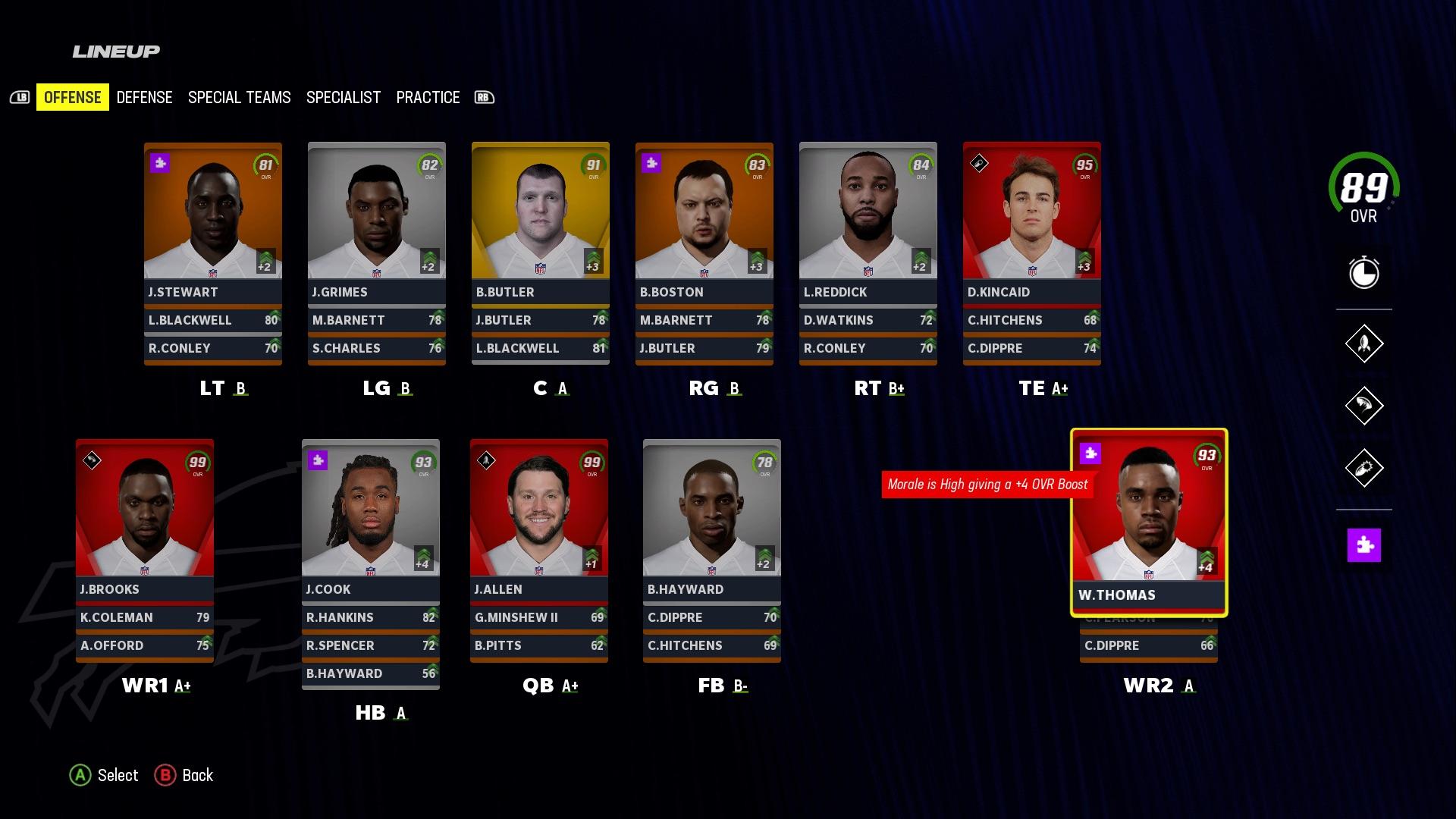Pick B.Butler center card
The height and width of the screenshot is (819, 1456).
(541, 220)
